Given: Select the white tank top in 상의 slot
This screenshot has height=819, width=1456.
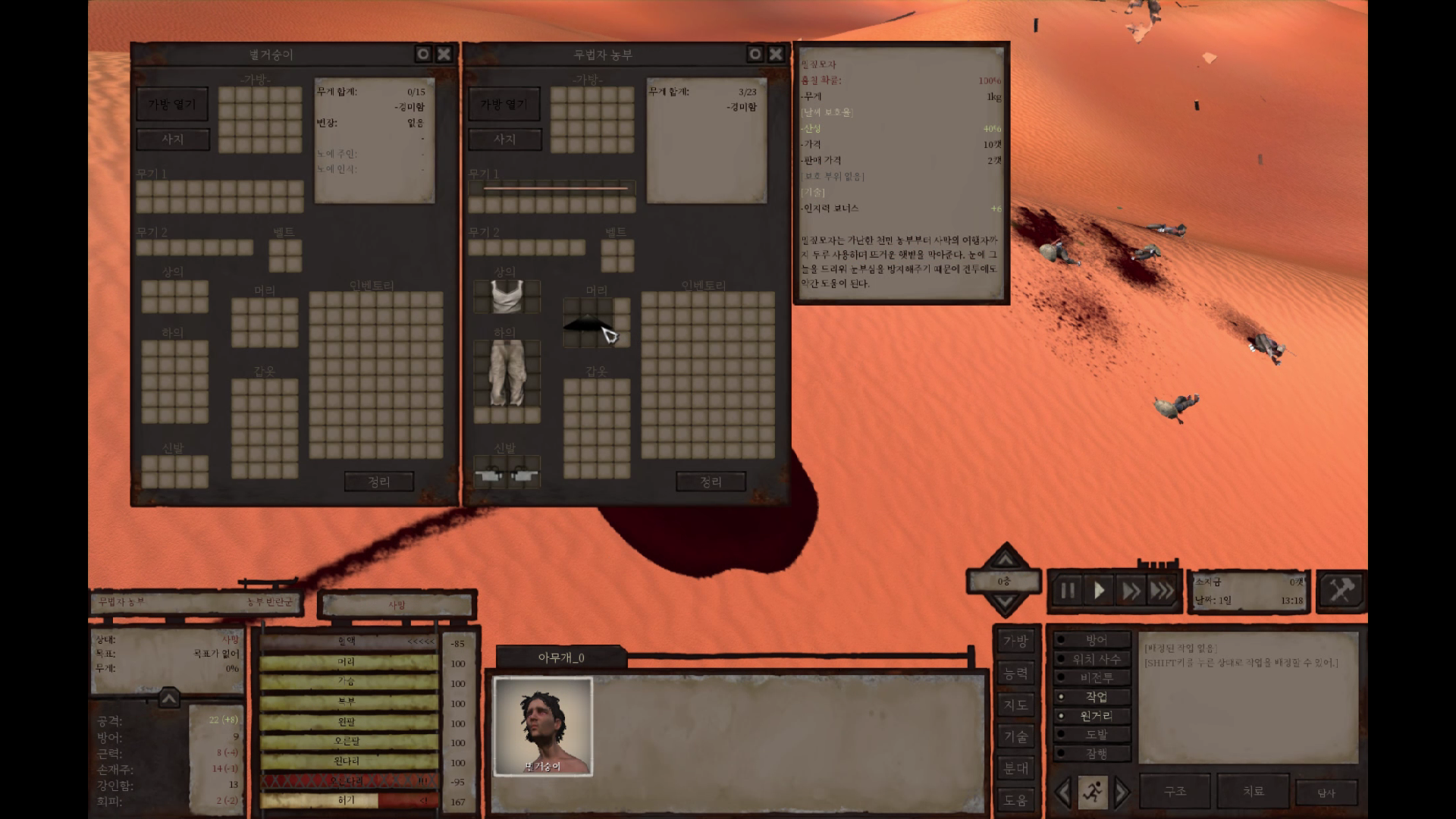Looking at the screenshot, I should [507, 296].
